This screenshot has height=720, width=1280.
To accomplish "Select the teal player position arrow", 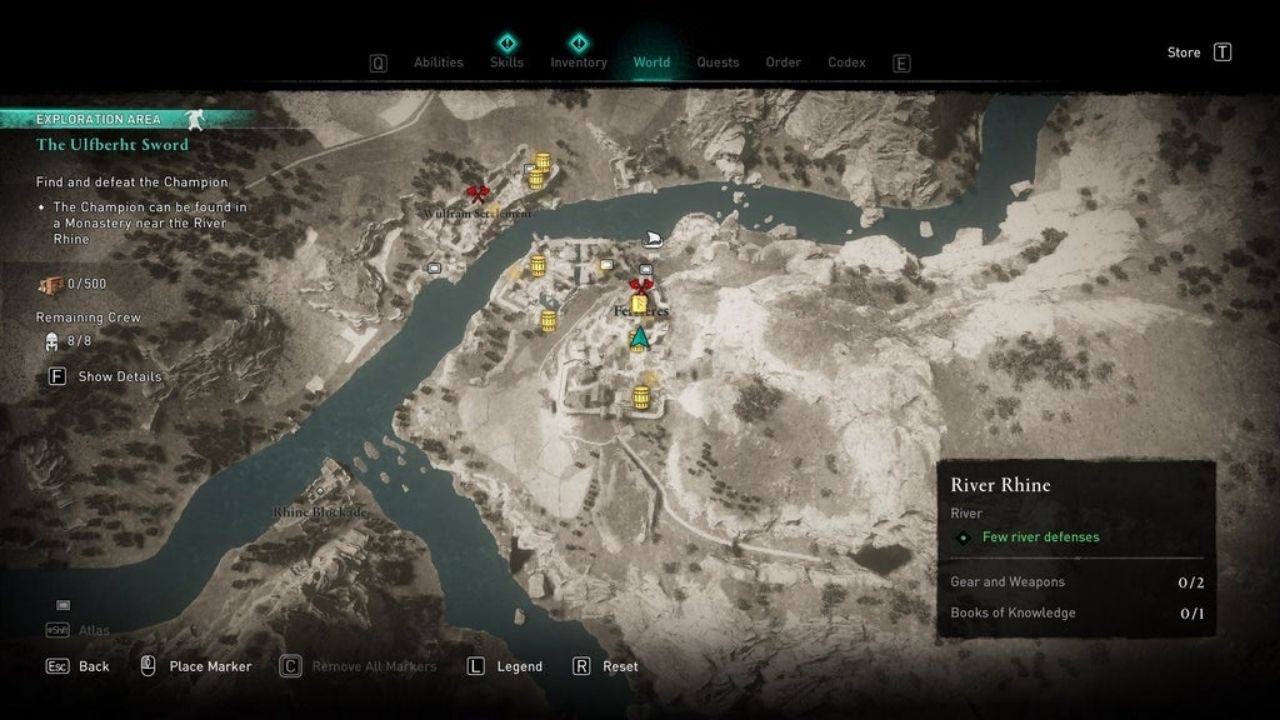I will [639, 337].
